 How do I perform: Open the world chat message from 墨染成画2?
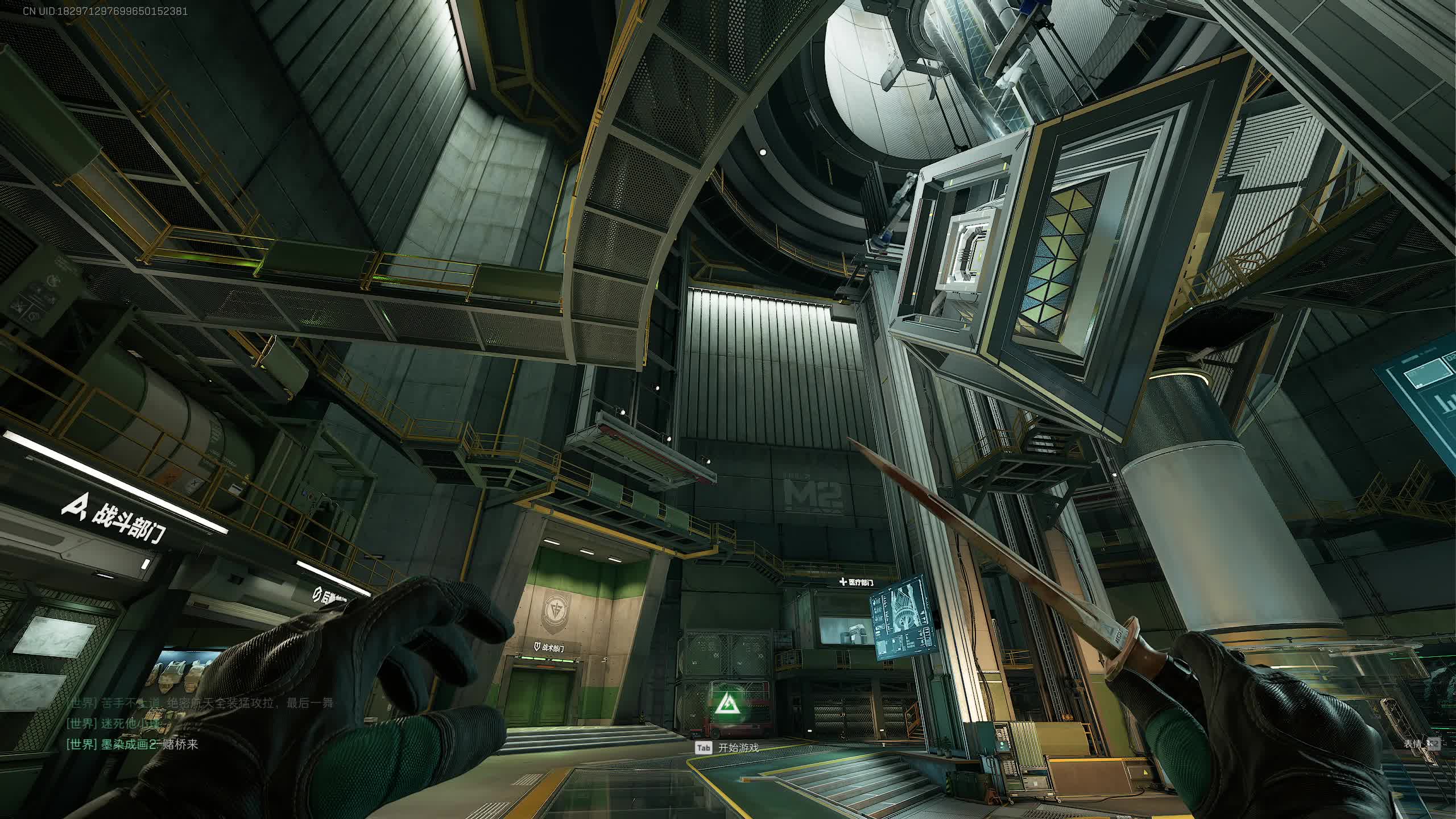[x=133, y=744]
